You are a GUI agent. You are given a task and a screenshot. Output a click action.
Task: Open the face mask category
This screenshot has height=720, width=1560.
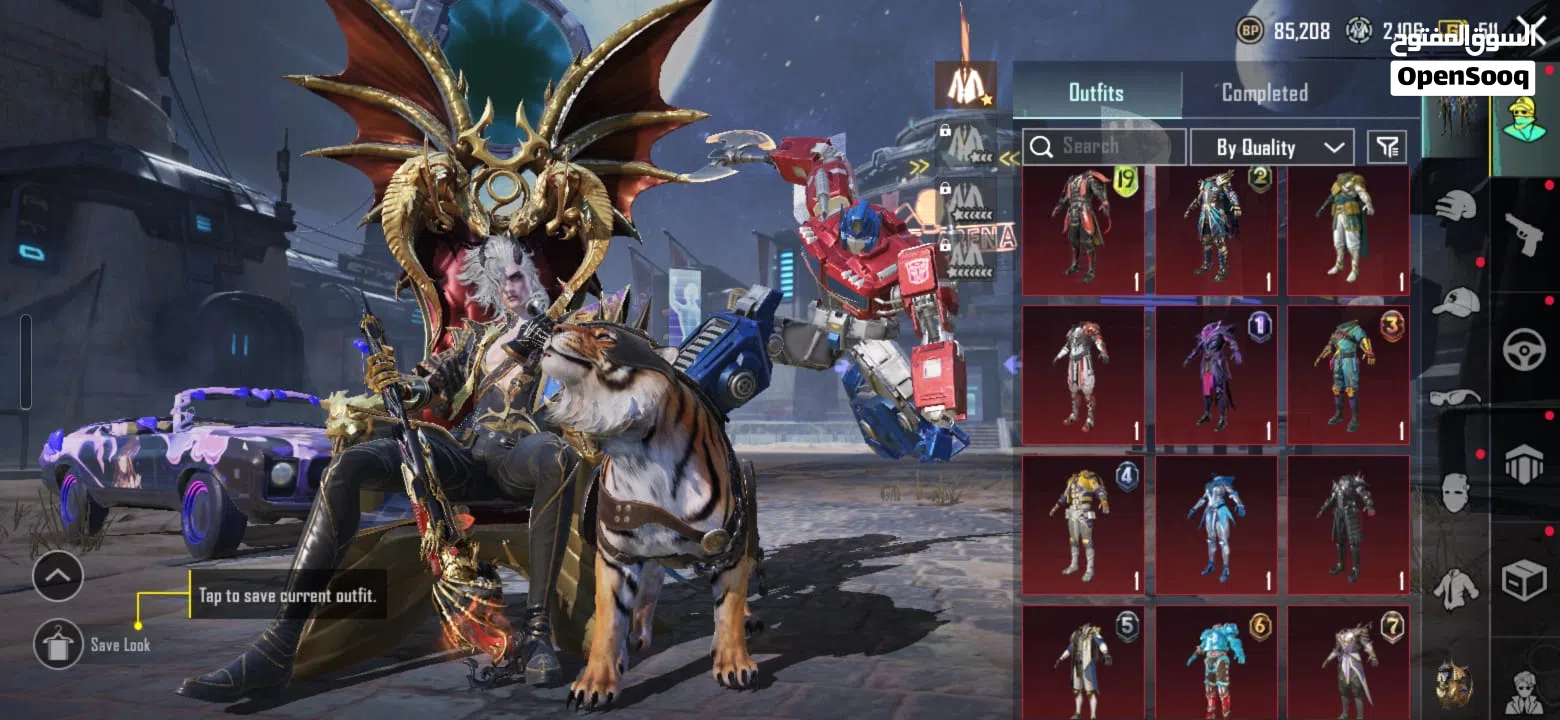tap(1455, 492)
